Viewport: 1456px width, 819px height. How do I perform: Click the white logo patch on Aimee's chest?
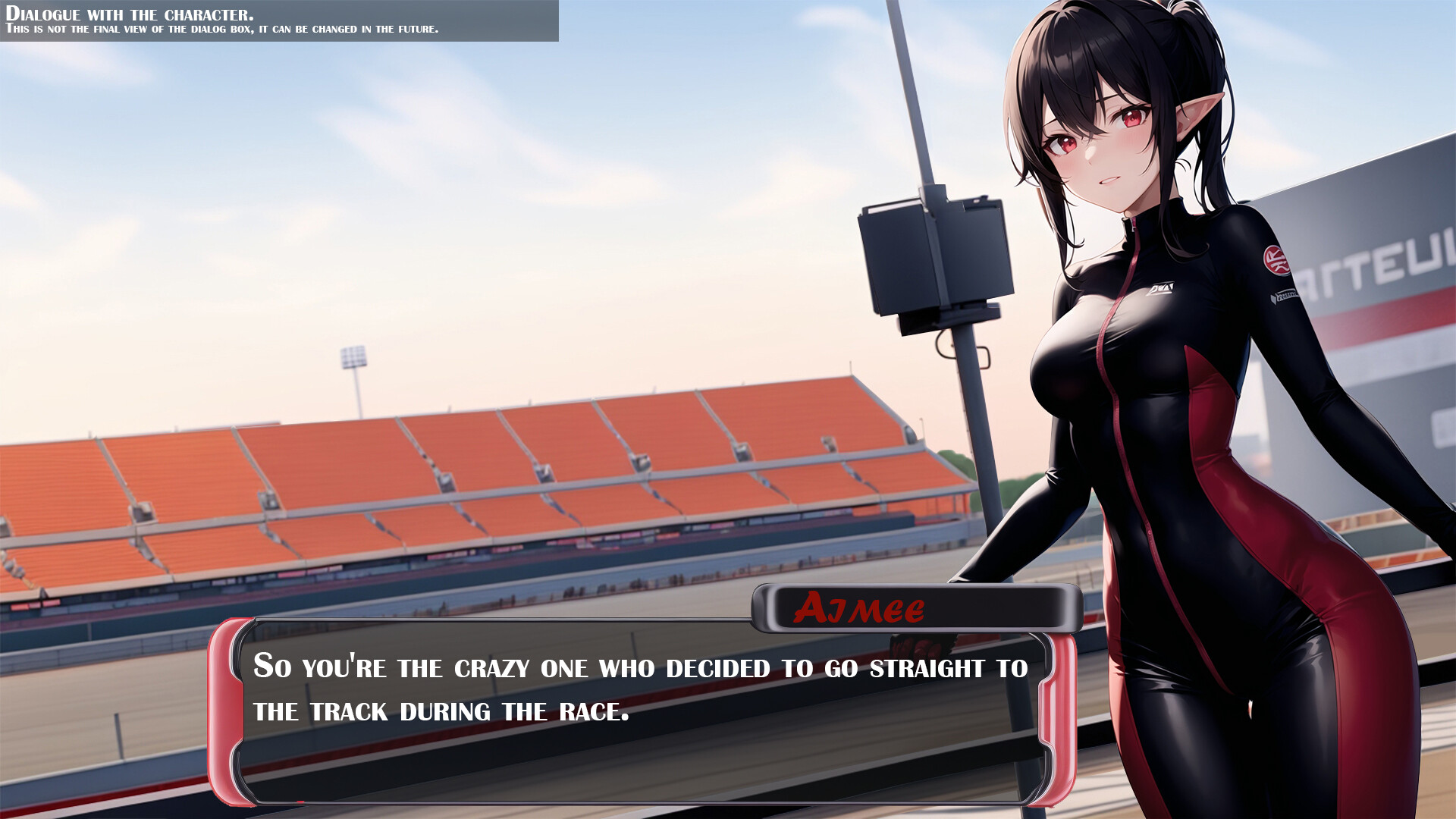[1164, 287]
